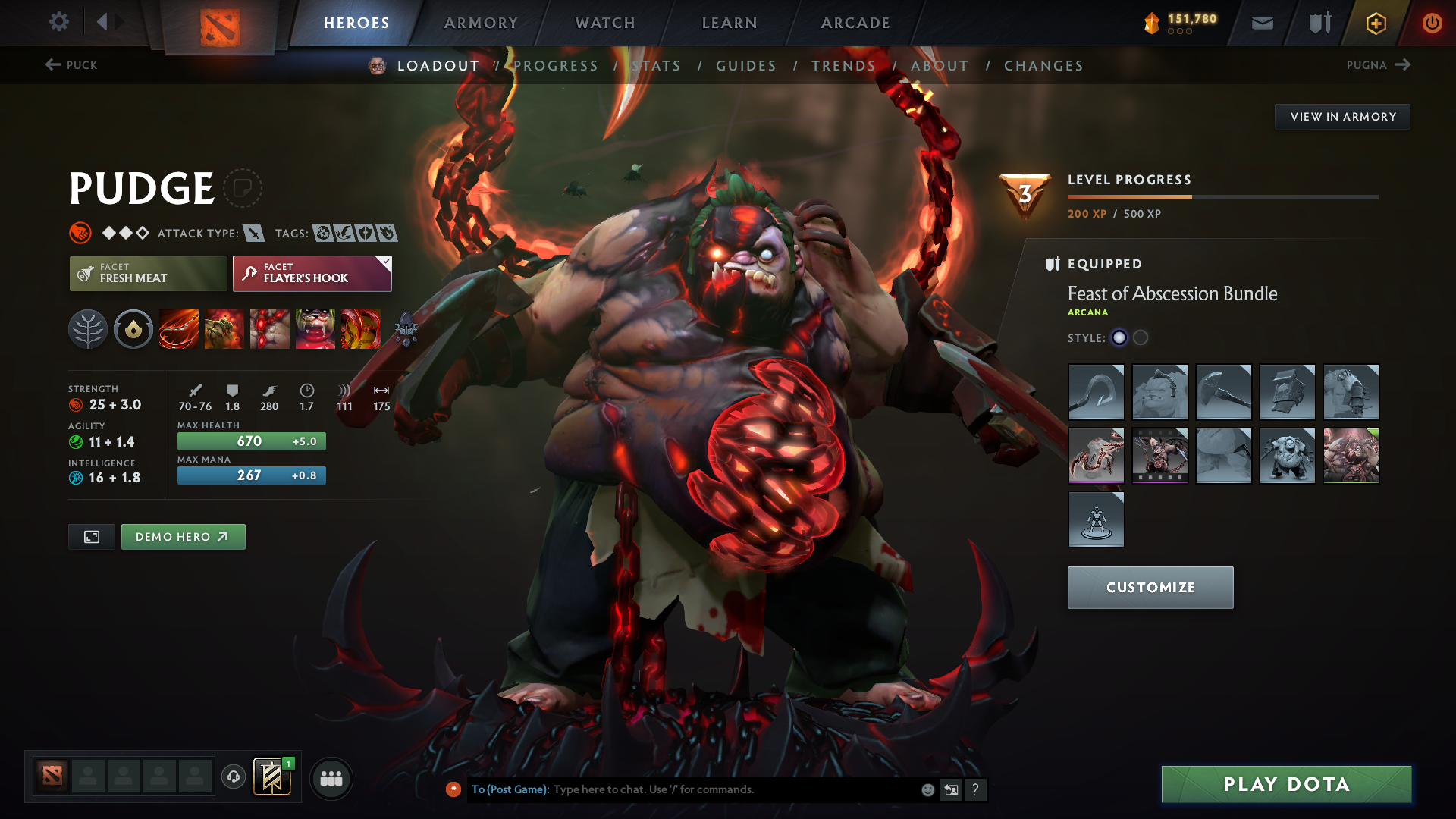Screen dimensions: 1456x819
Task: Select the second style radio button
Action: point(1141,337)
